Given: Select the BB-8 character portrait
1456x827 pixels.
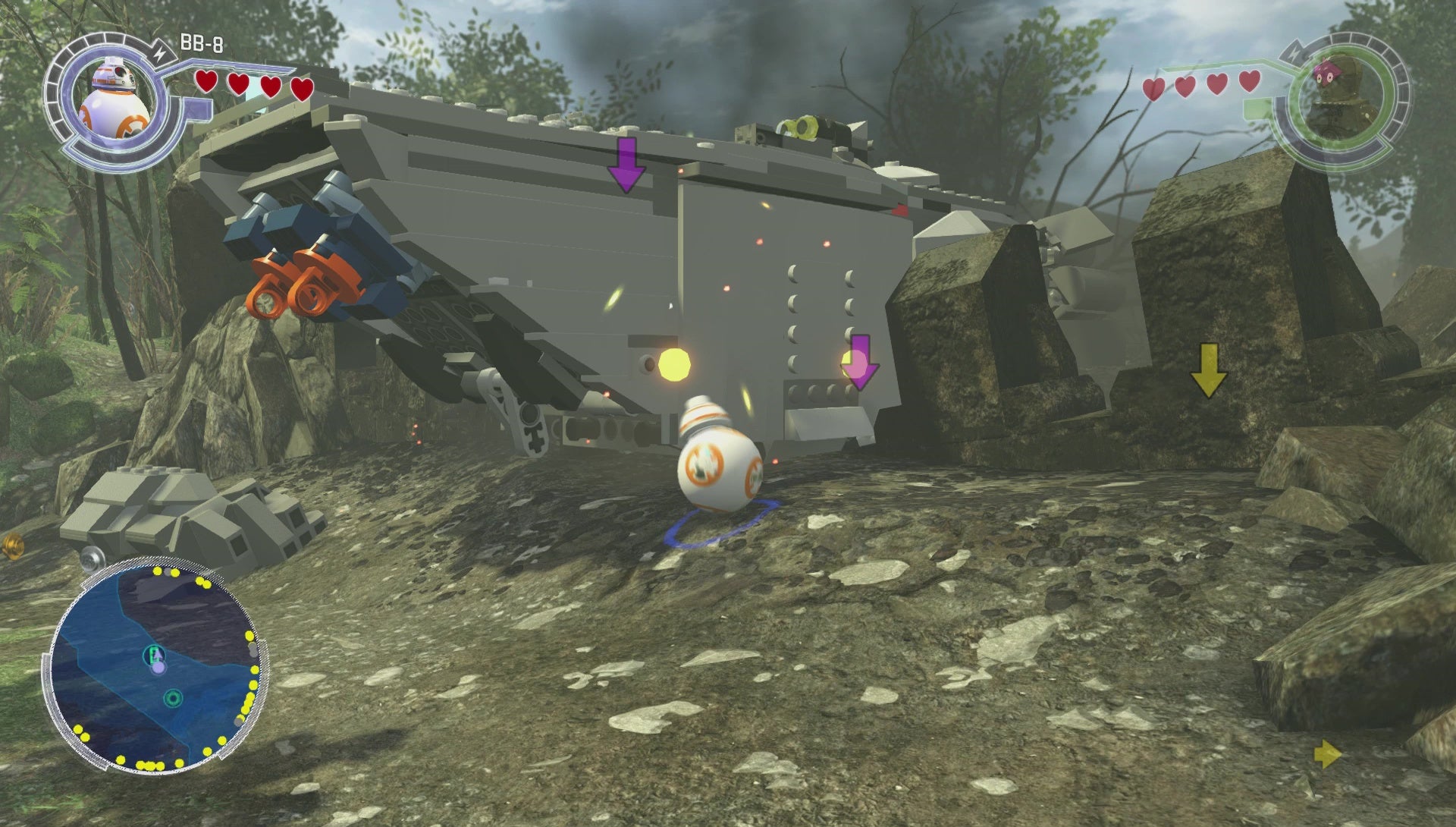Looking at the screenshot, I should click(114, 101).
